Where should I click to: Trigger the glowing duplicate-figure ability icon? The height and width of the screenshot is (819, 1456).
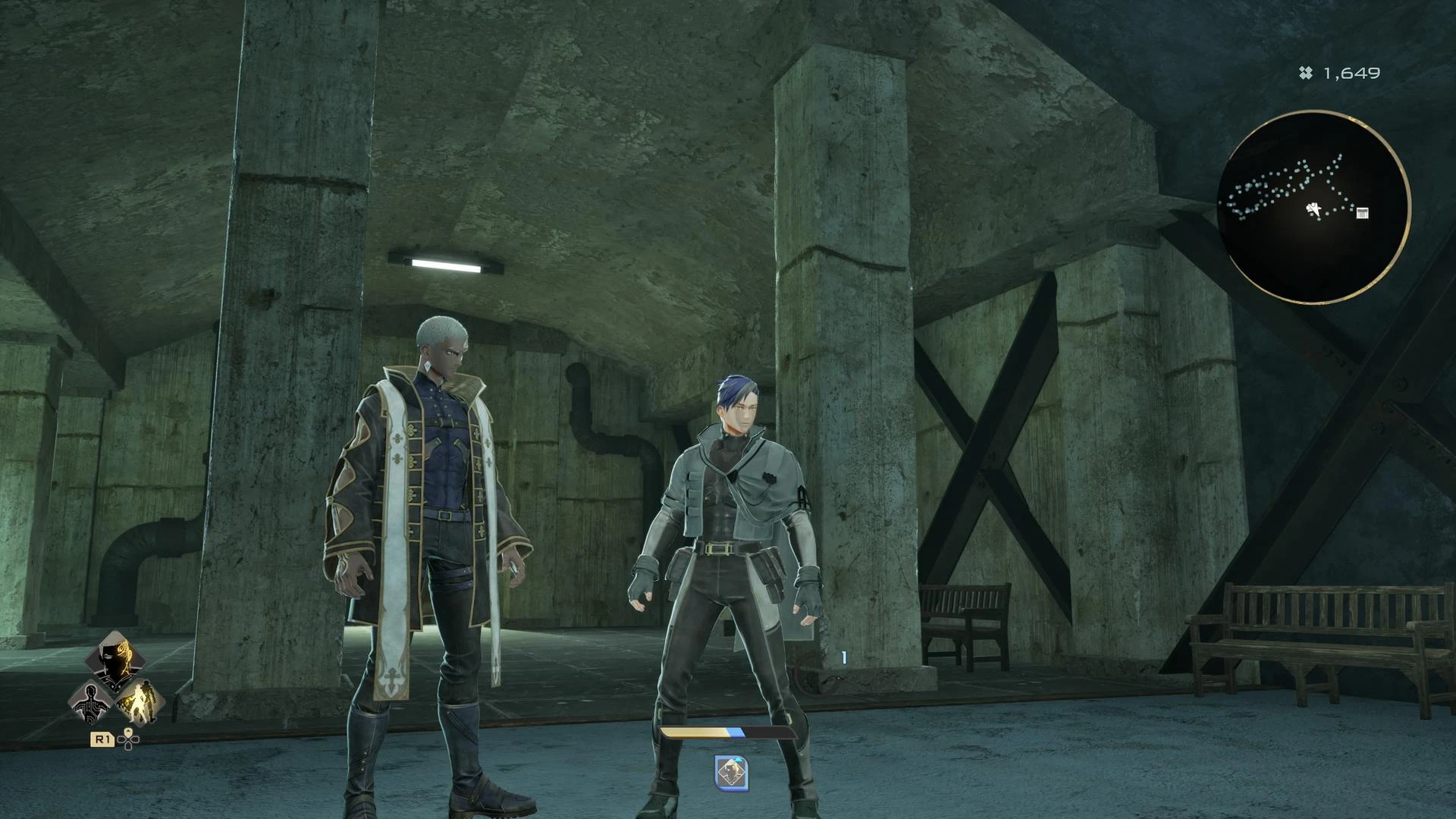coord(140,702)
